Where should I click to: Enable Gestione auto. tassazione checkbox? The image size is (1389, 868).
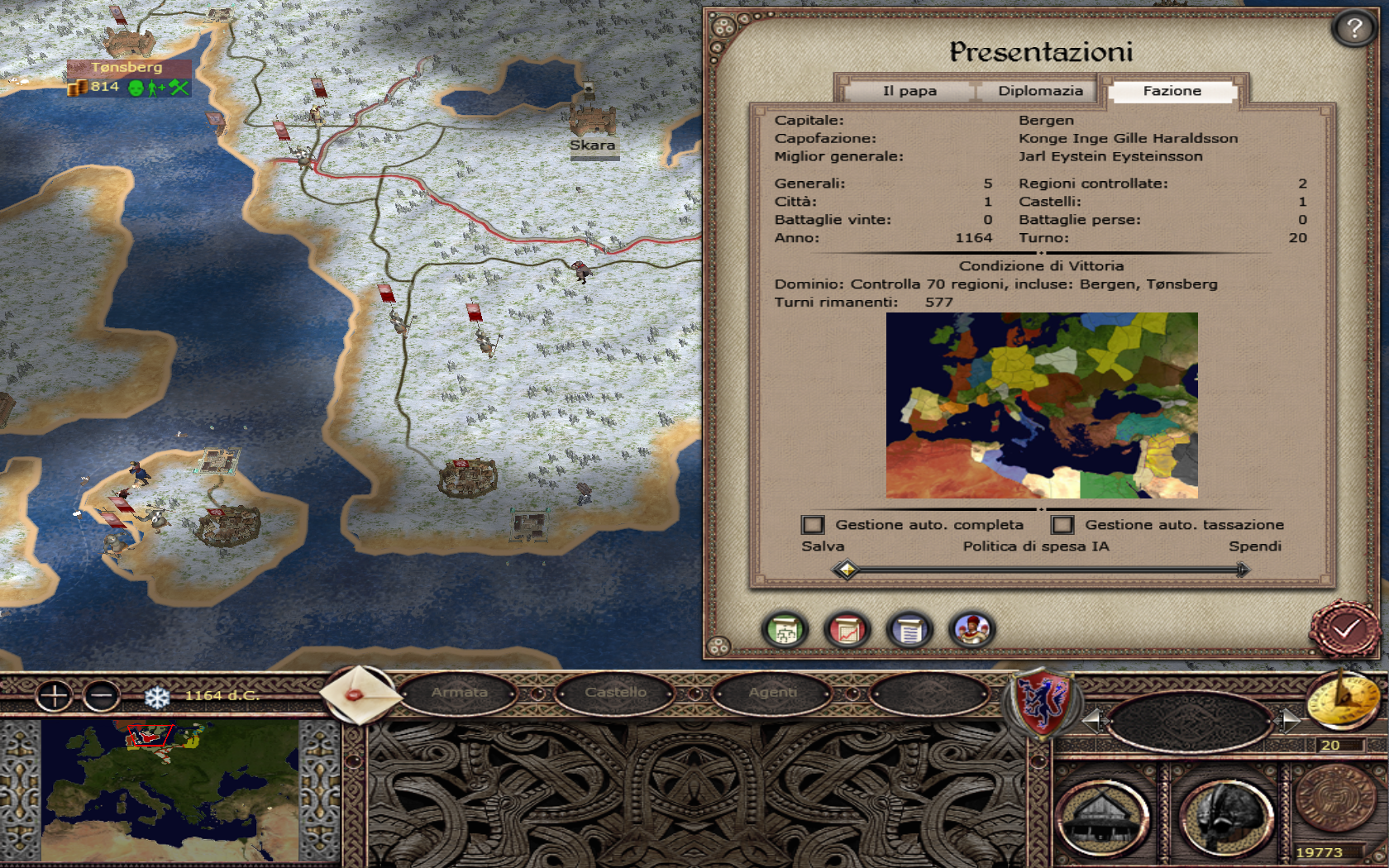(1062, 525)
